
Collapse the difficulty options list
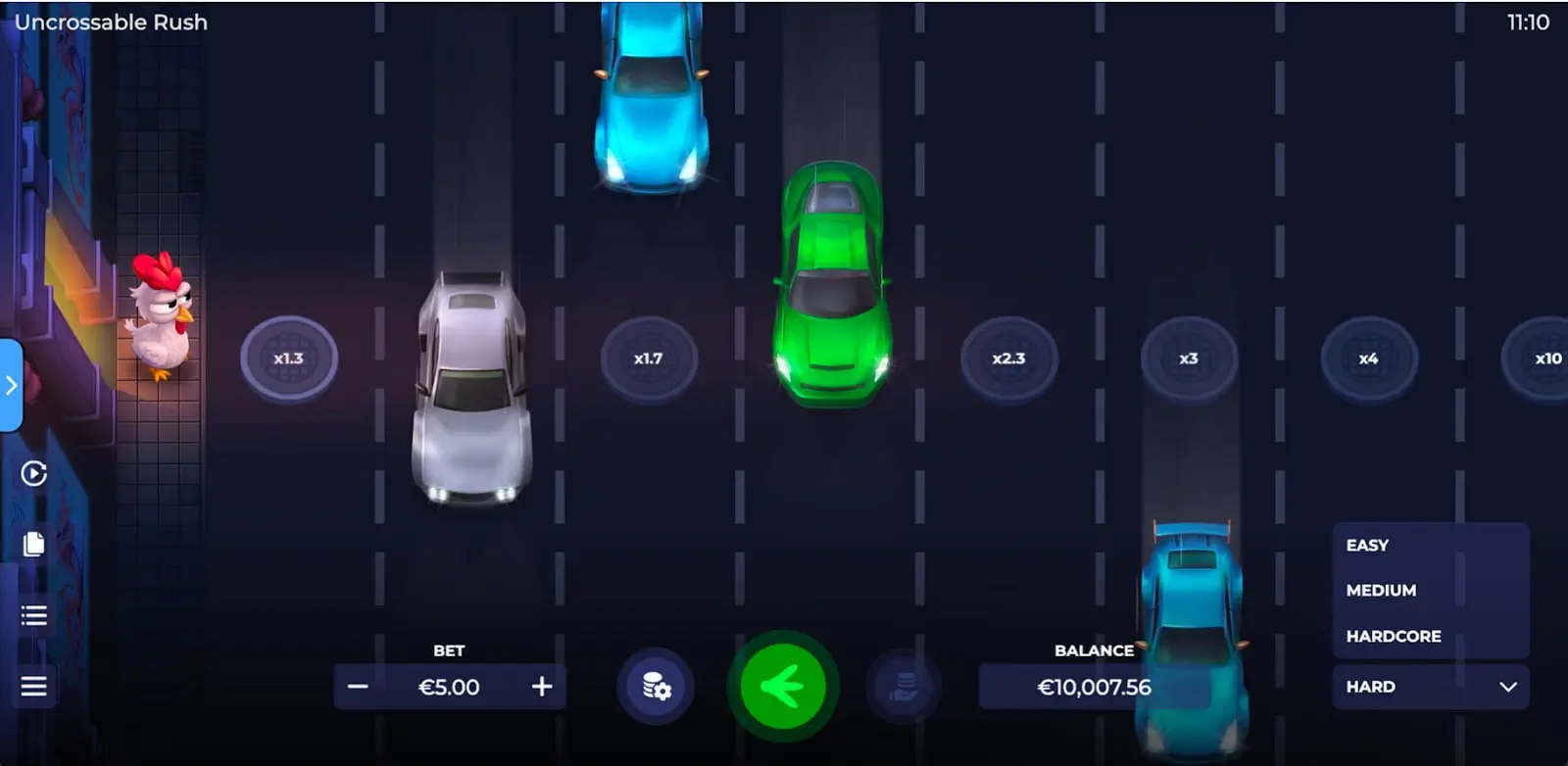point(1509,687)
